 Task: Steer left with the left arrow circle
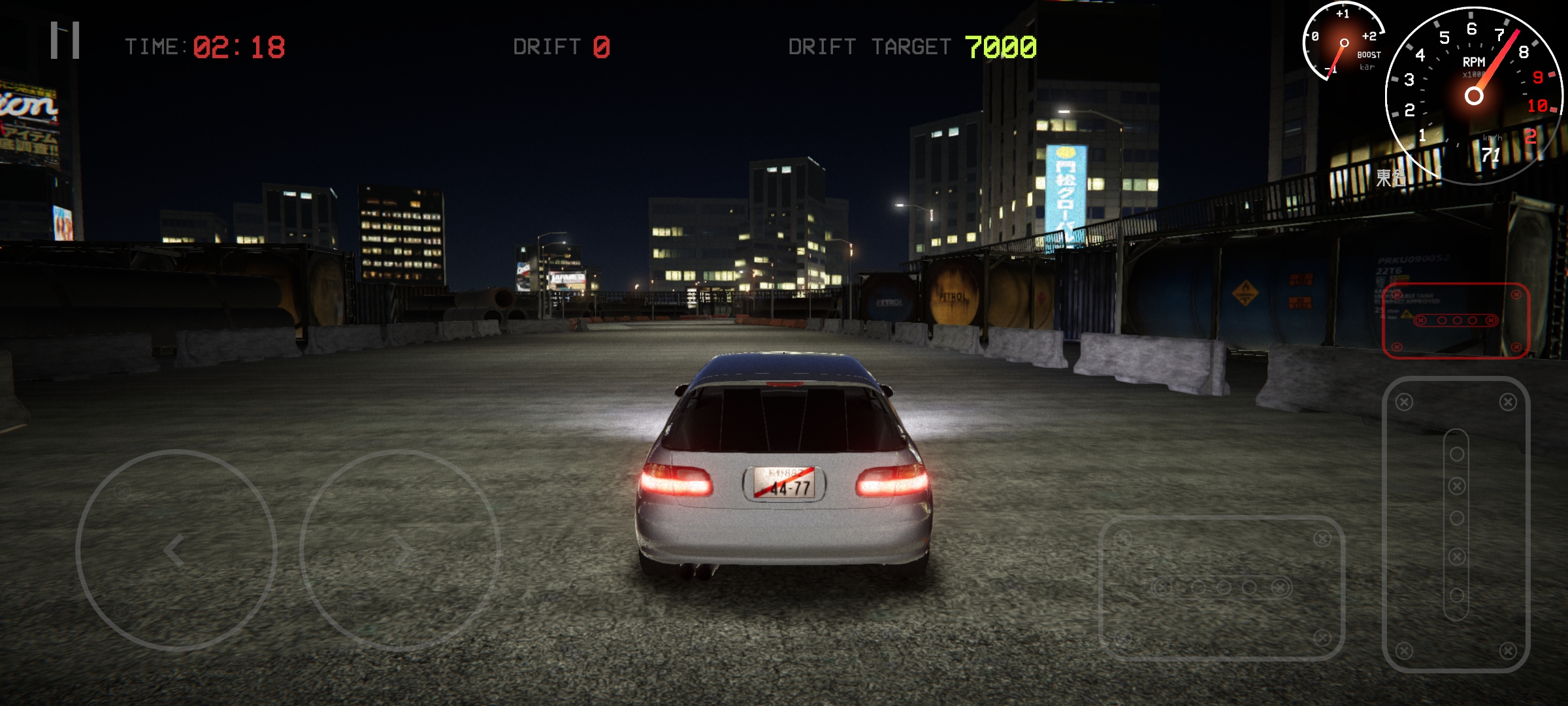click(x=176, y=550)
